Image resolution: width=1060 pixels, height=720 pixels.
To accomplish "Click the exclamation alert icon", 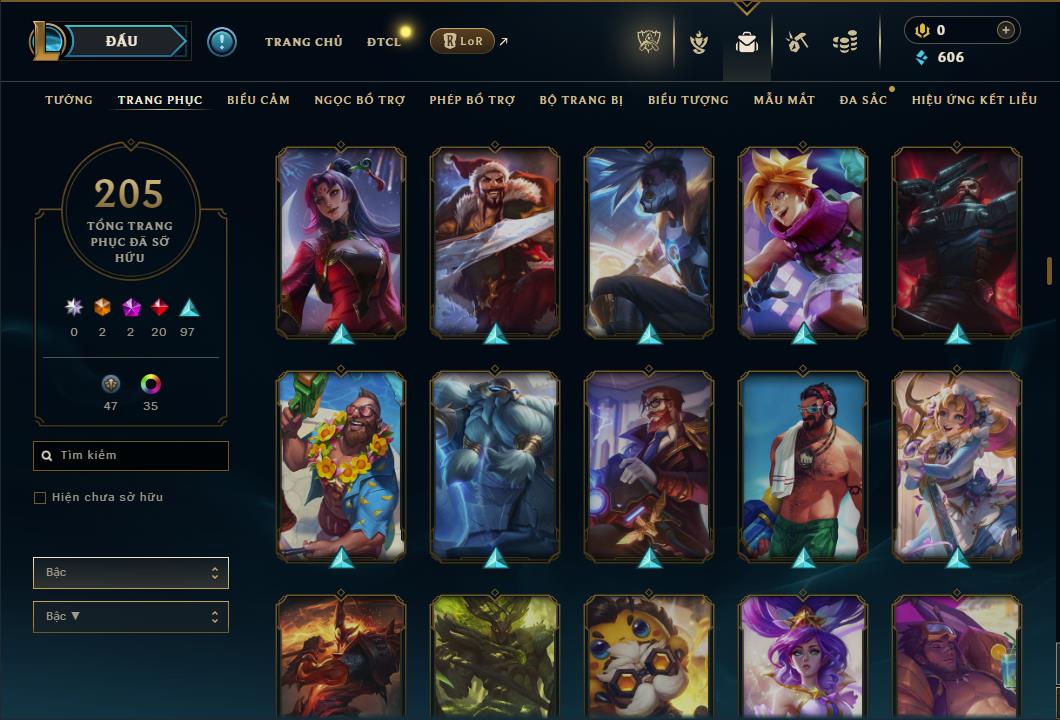I will point(222,41).
